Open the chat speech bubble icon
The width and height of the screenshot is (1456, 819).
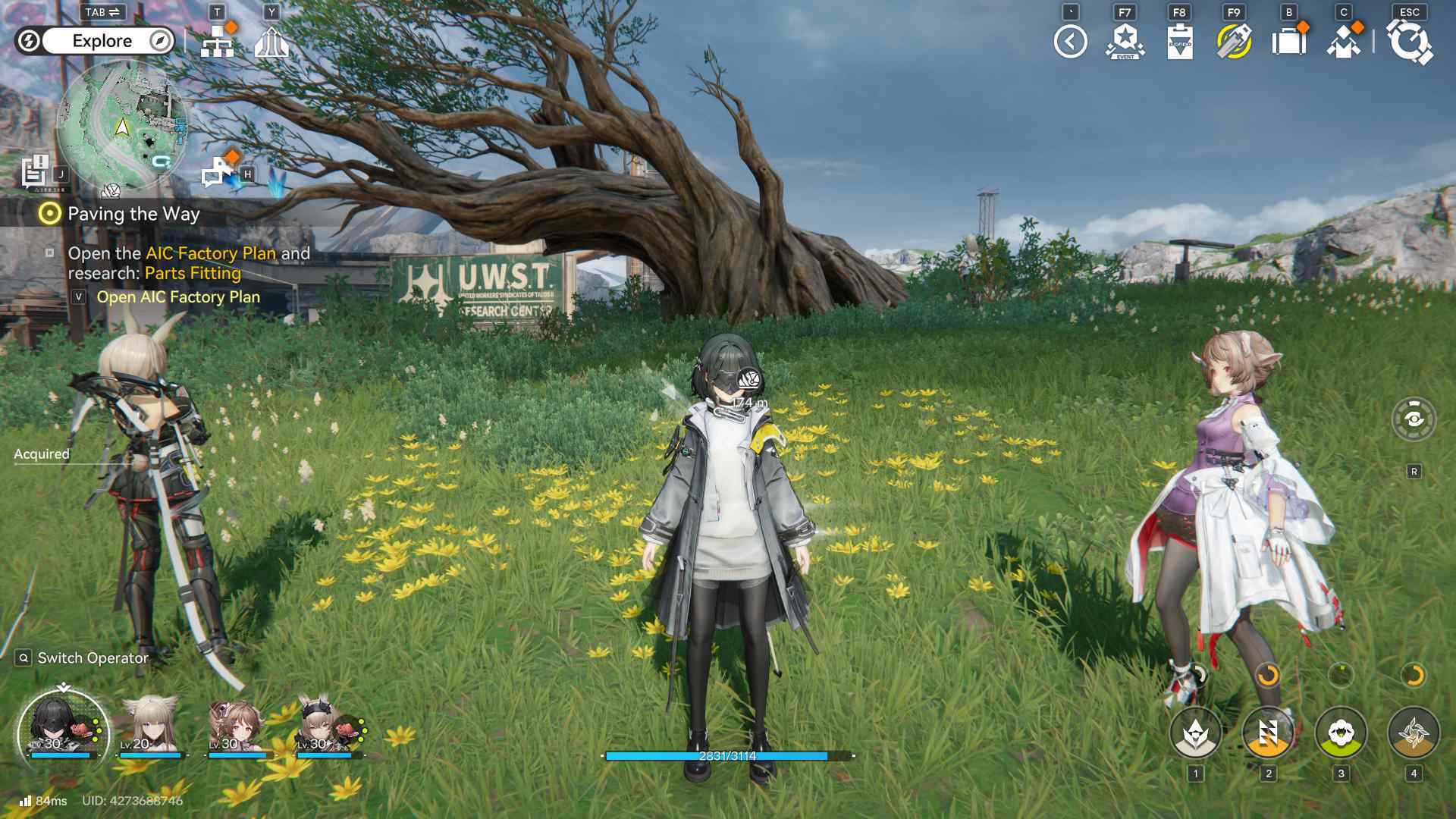tap(218, 172)
